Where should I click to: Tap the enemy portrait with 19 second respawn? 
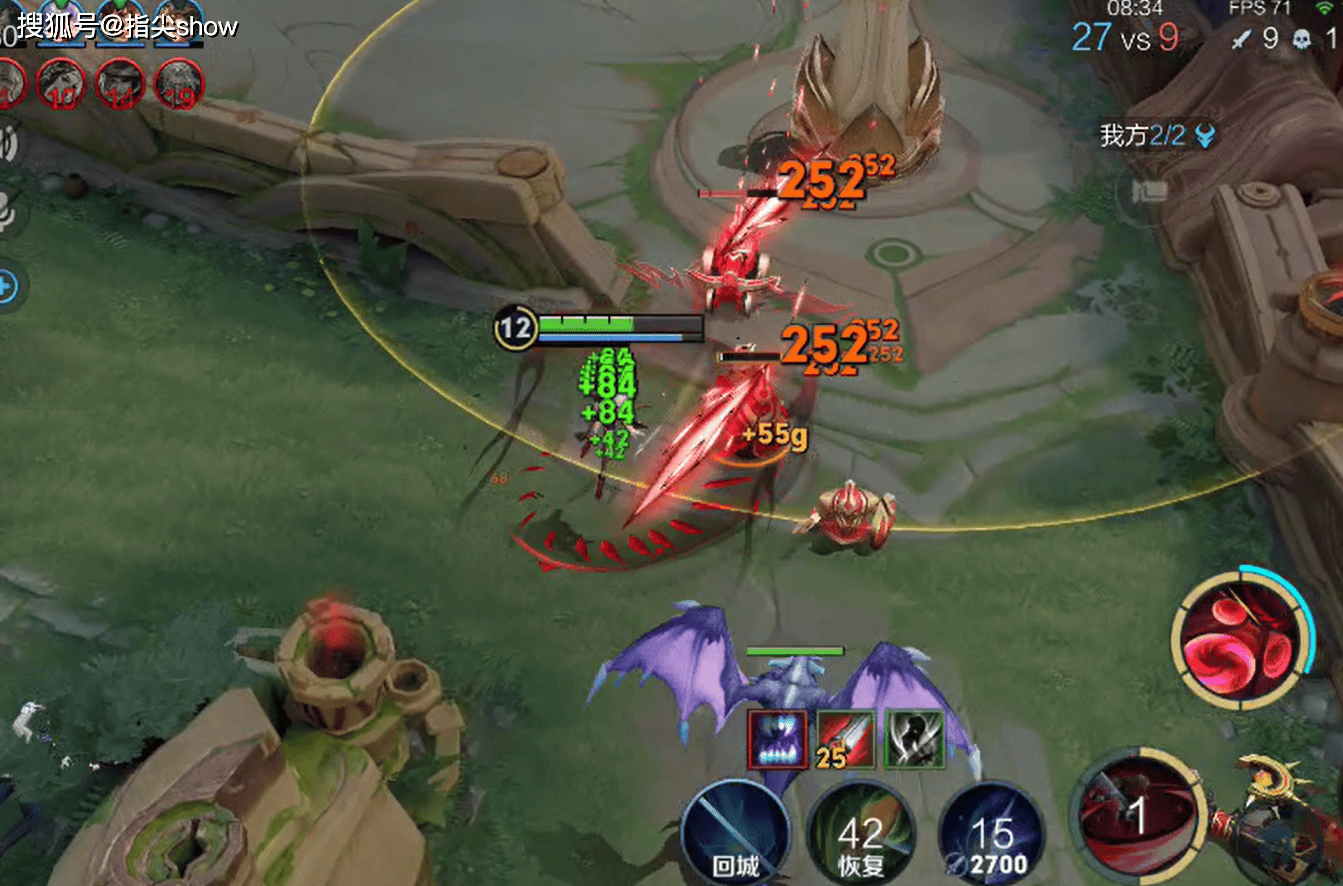point(180,82)
